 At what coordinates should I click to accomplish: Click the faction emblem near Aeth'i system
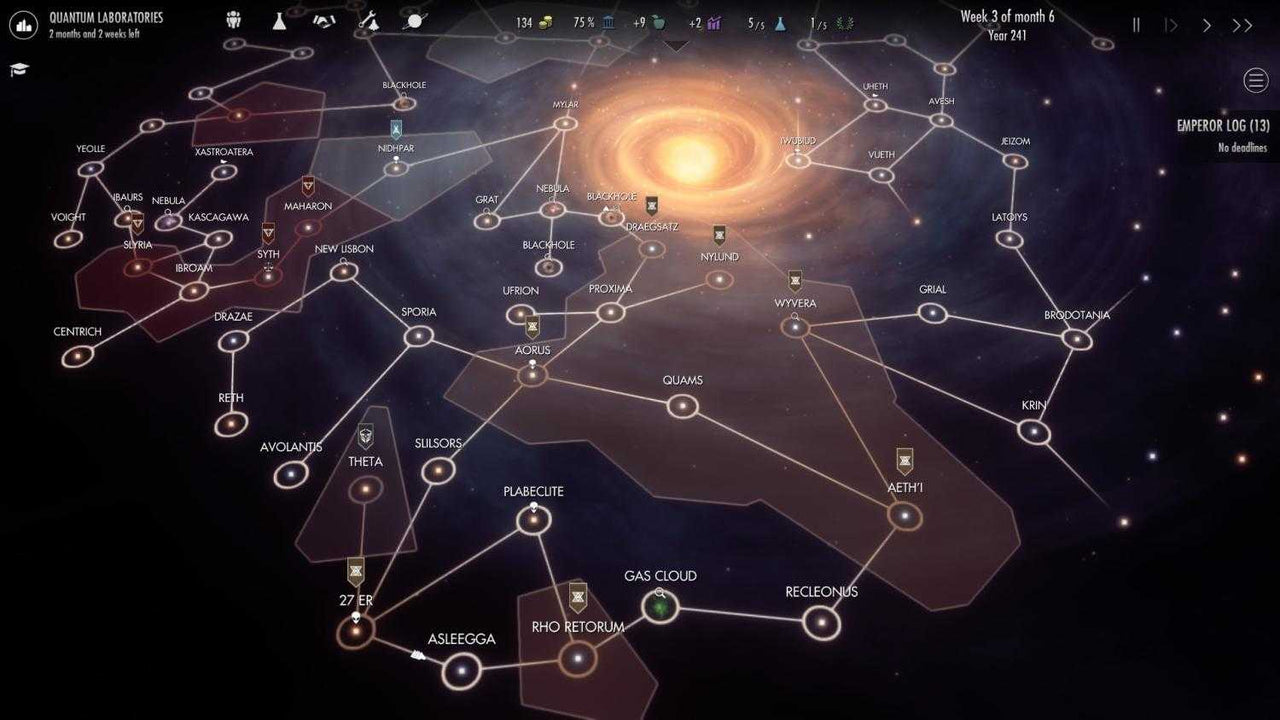coord(903,460)
